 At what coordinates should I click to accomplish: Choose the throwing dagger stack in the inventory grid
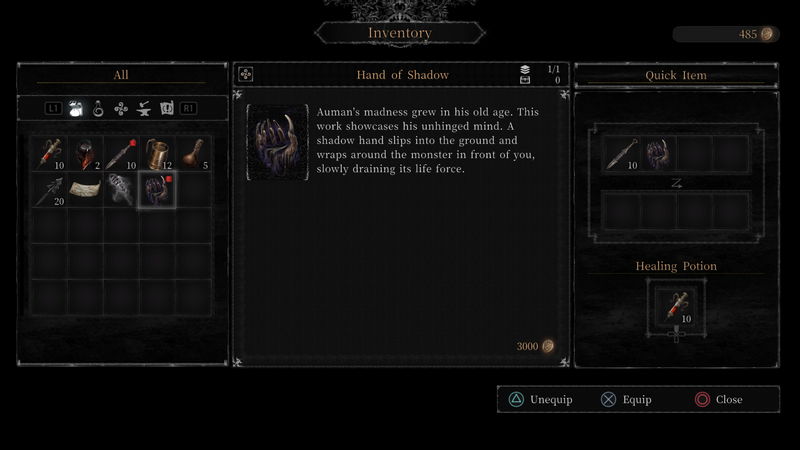(x=121, y=154)
